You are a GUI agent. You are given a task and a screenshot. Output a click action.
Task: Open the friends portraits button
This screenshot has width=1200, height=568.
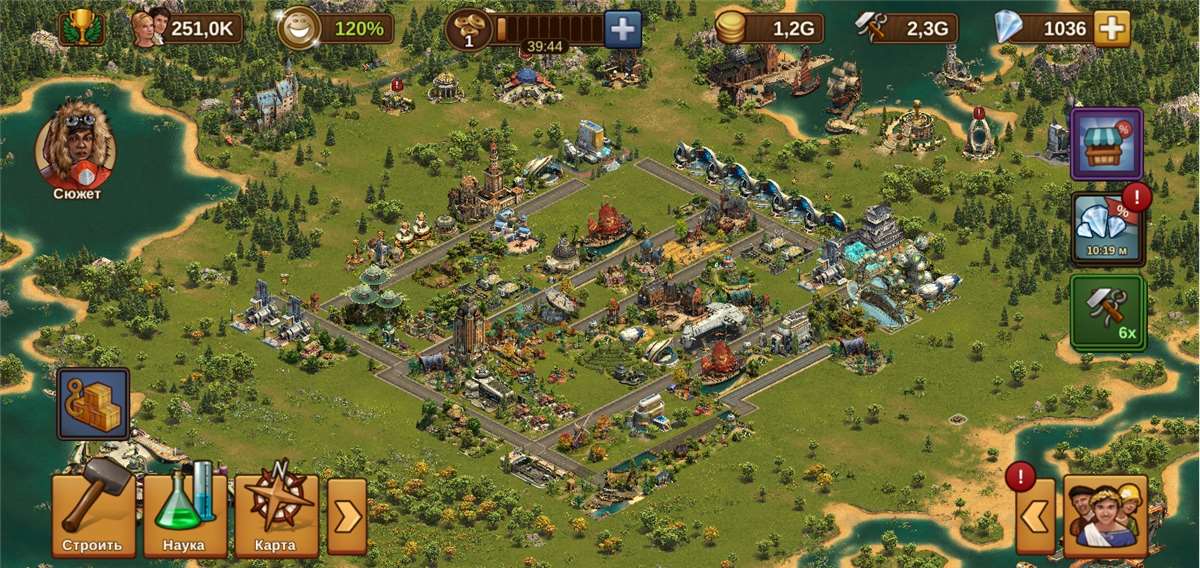1105,515
